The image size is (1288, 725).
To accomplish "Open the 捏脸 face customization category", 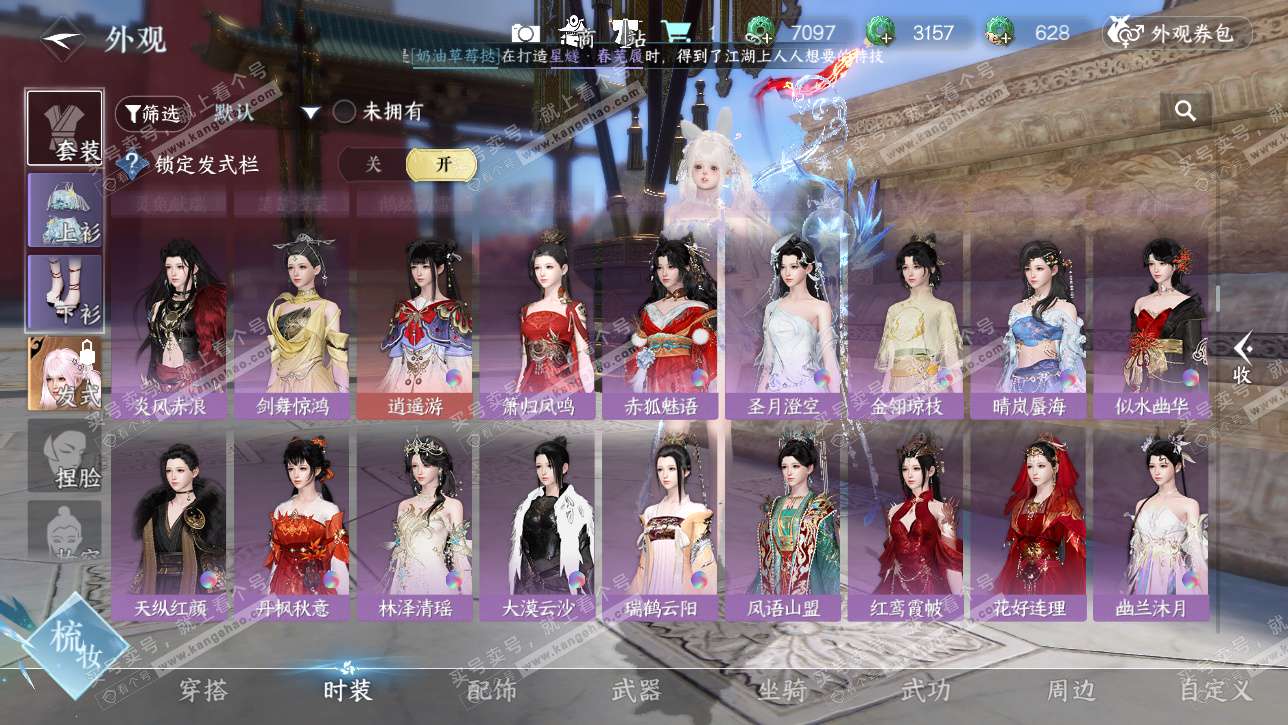I will (65, 457).
